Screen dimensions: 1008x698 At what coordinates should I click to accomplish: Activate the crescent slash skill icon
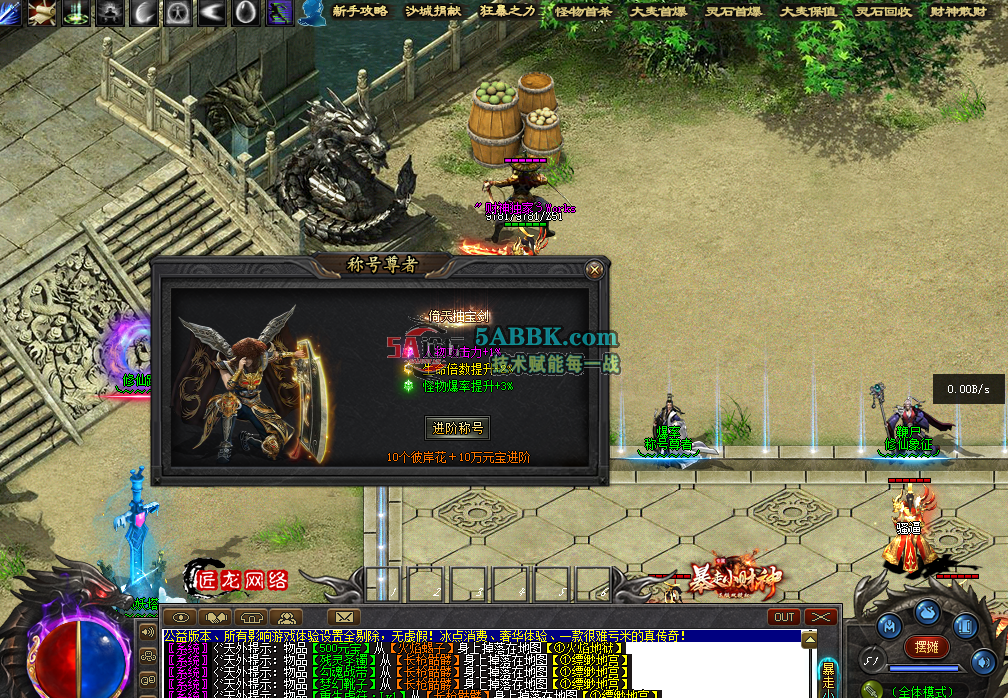(x=145, y=12)
